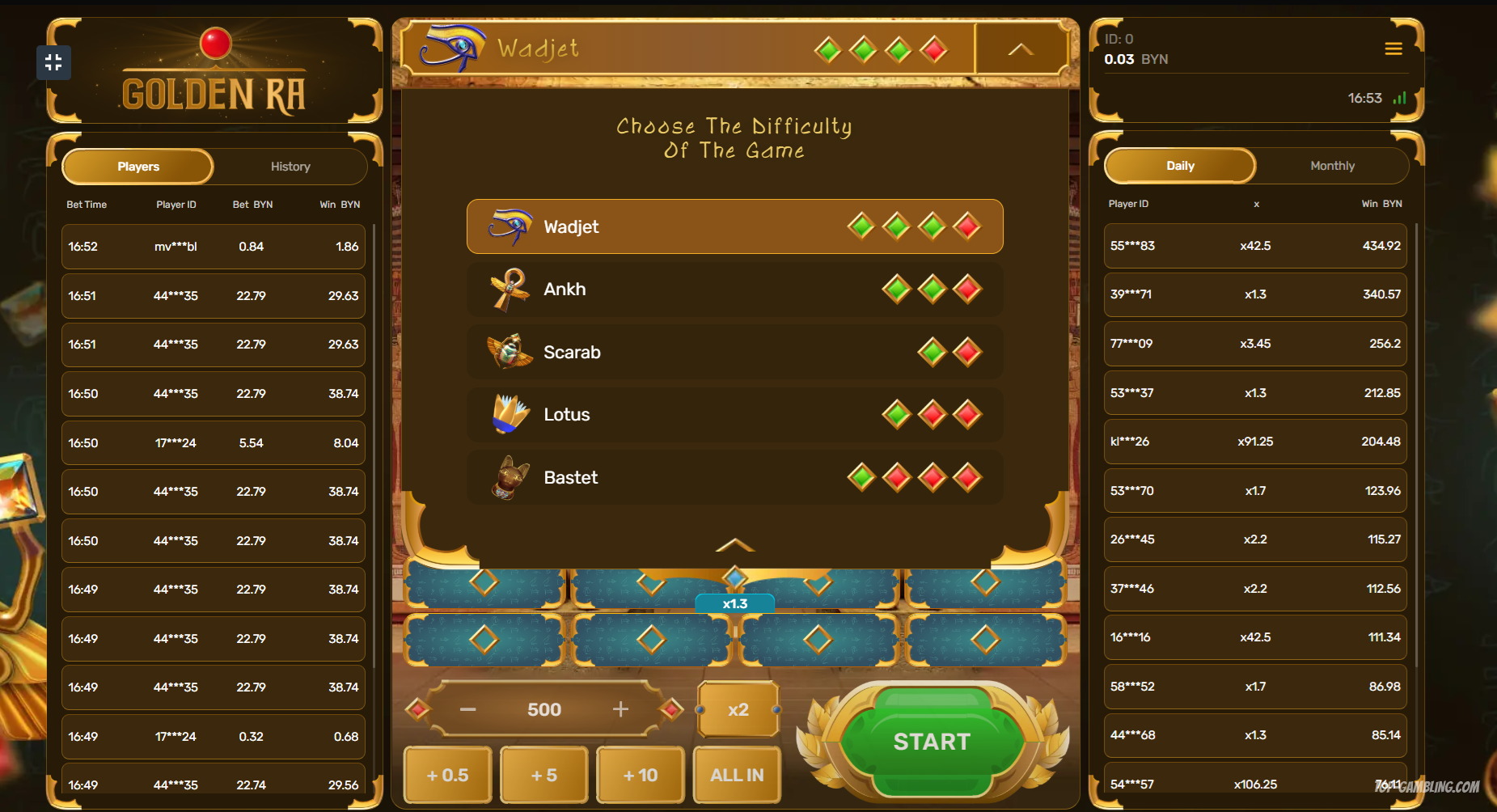The image size is (1497, 812).
Task: Switch to the History tab
Action: (290, 167)
